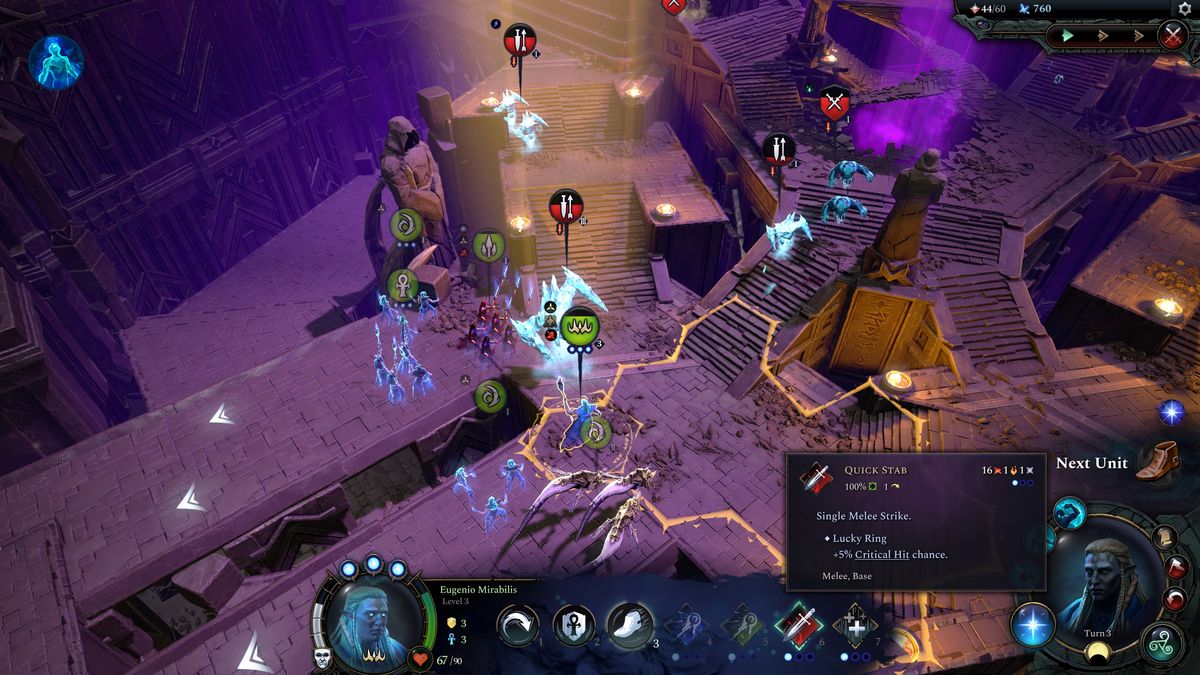Viewport: 1200px width, 675px height.
Task: Click the crossed swords auto-combat button
Action: coord(1172,36)
